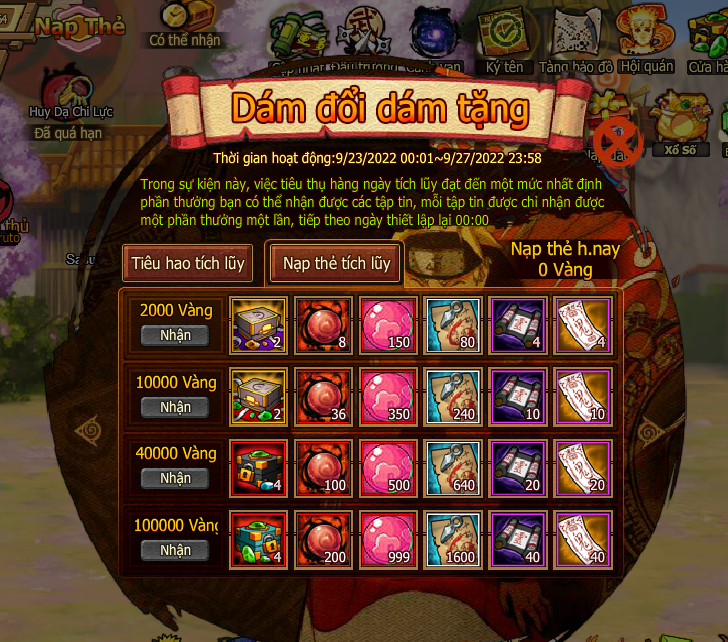
Task: Switch to the Tiêu hao tích lũy tab
Action: pyautogui.click(x=188, y=264)
